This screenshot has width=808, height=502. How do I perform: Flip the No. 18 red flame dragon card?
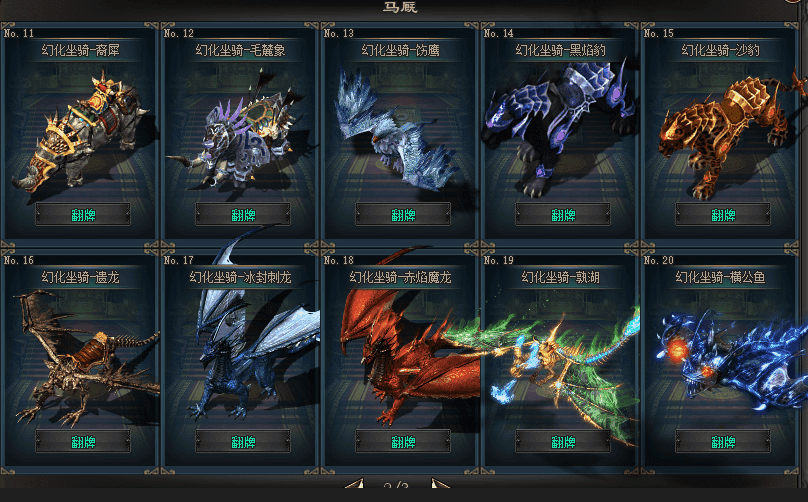(403, 442)
